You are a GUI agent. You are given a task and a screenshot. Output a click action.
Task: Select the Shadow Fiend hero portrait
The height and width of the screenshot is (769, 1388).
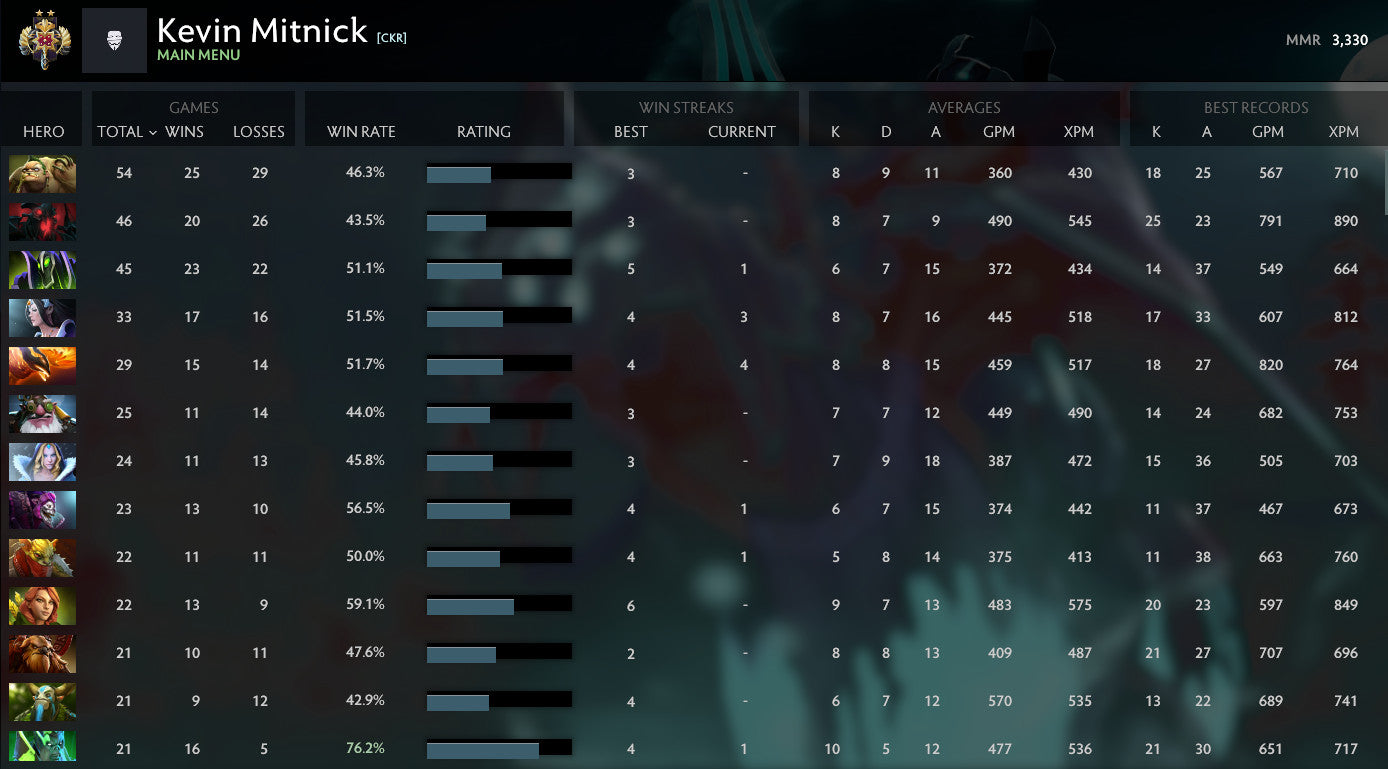click(42, 221)
